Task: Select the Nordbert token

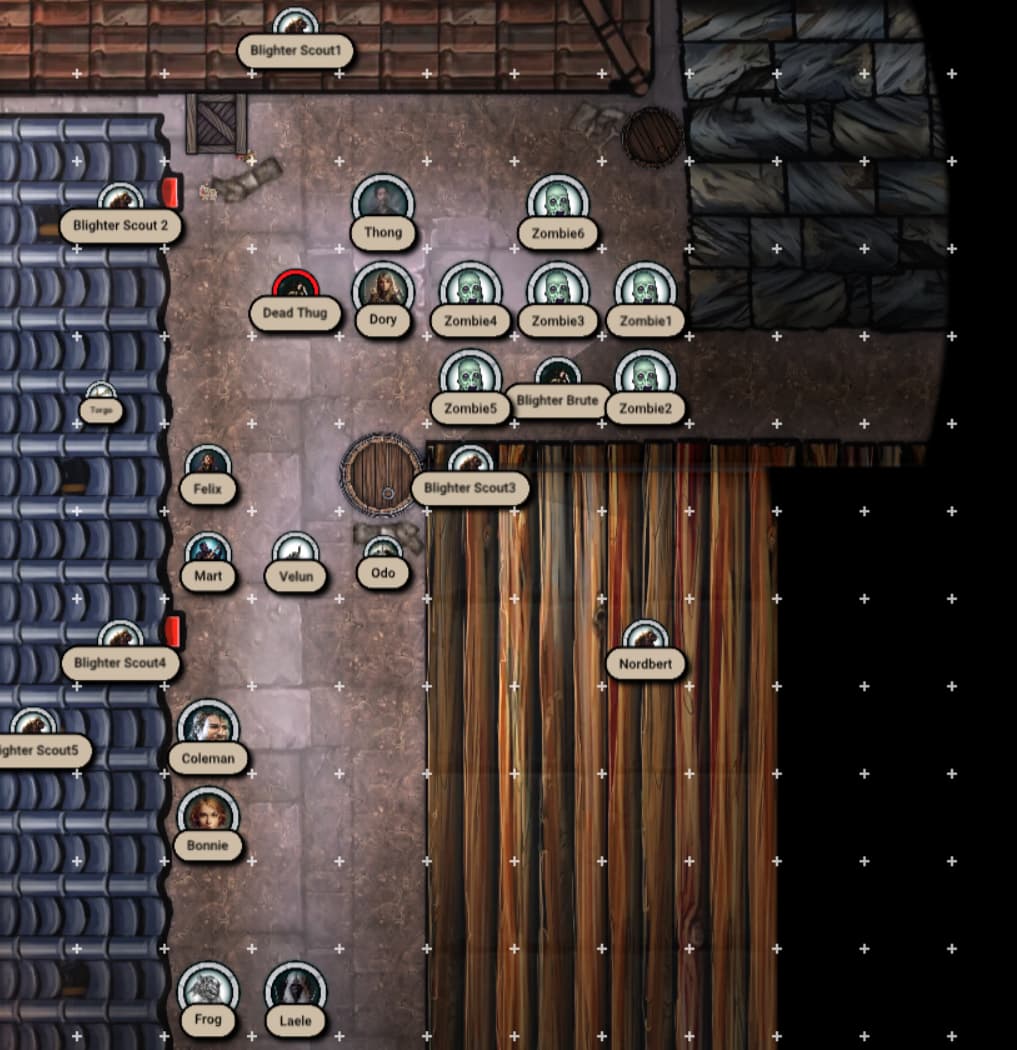Action: [645, 638]
